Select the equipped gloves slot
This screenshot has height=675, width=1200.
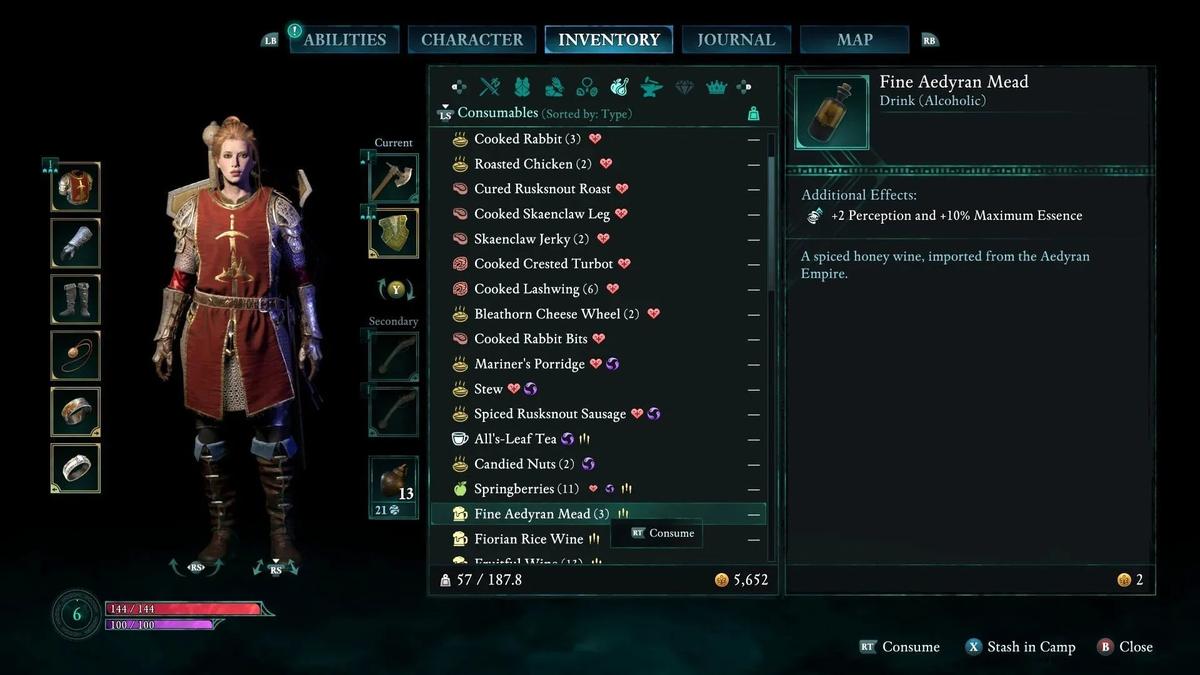(x=76, y=244)
